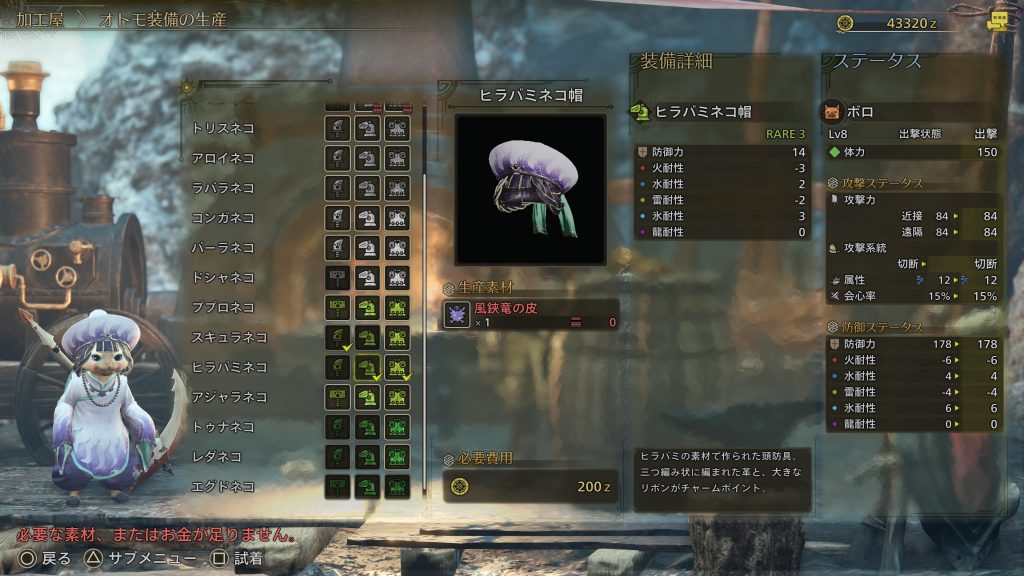1024x576 pixels.
Task: Select the コンガネコ helmet icon
Action: pos(368,218)
